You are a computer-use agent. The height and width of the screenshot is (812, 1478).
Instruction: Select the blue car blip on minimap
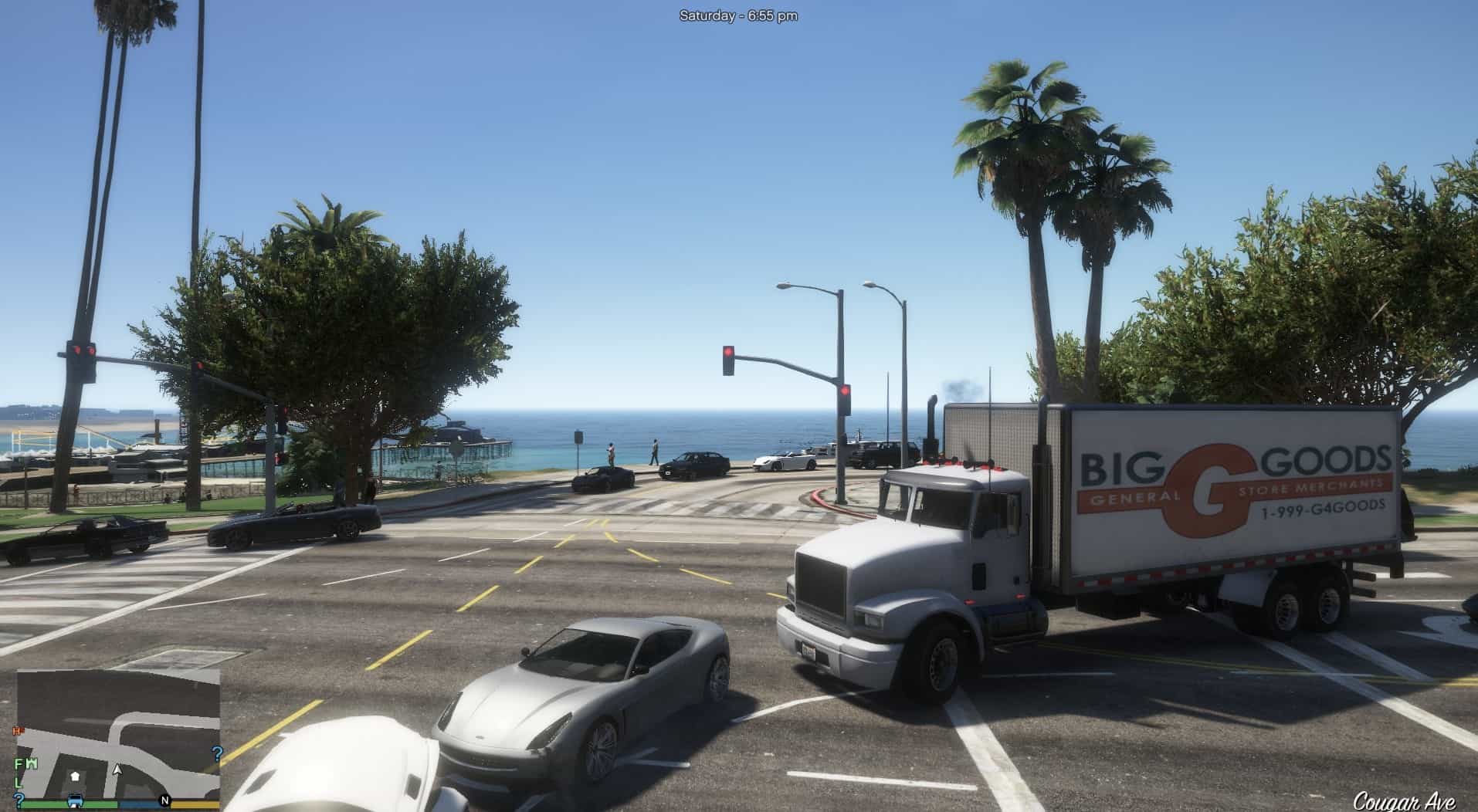click(x=75, y=800)
